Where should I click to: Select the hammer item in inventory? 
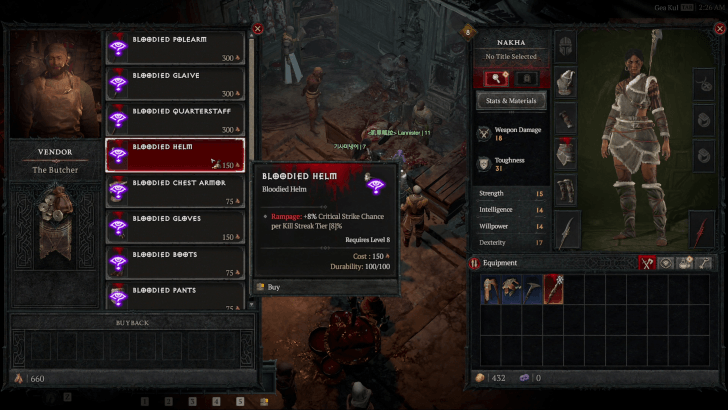point(529,289)
